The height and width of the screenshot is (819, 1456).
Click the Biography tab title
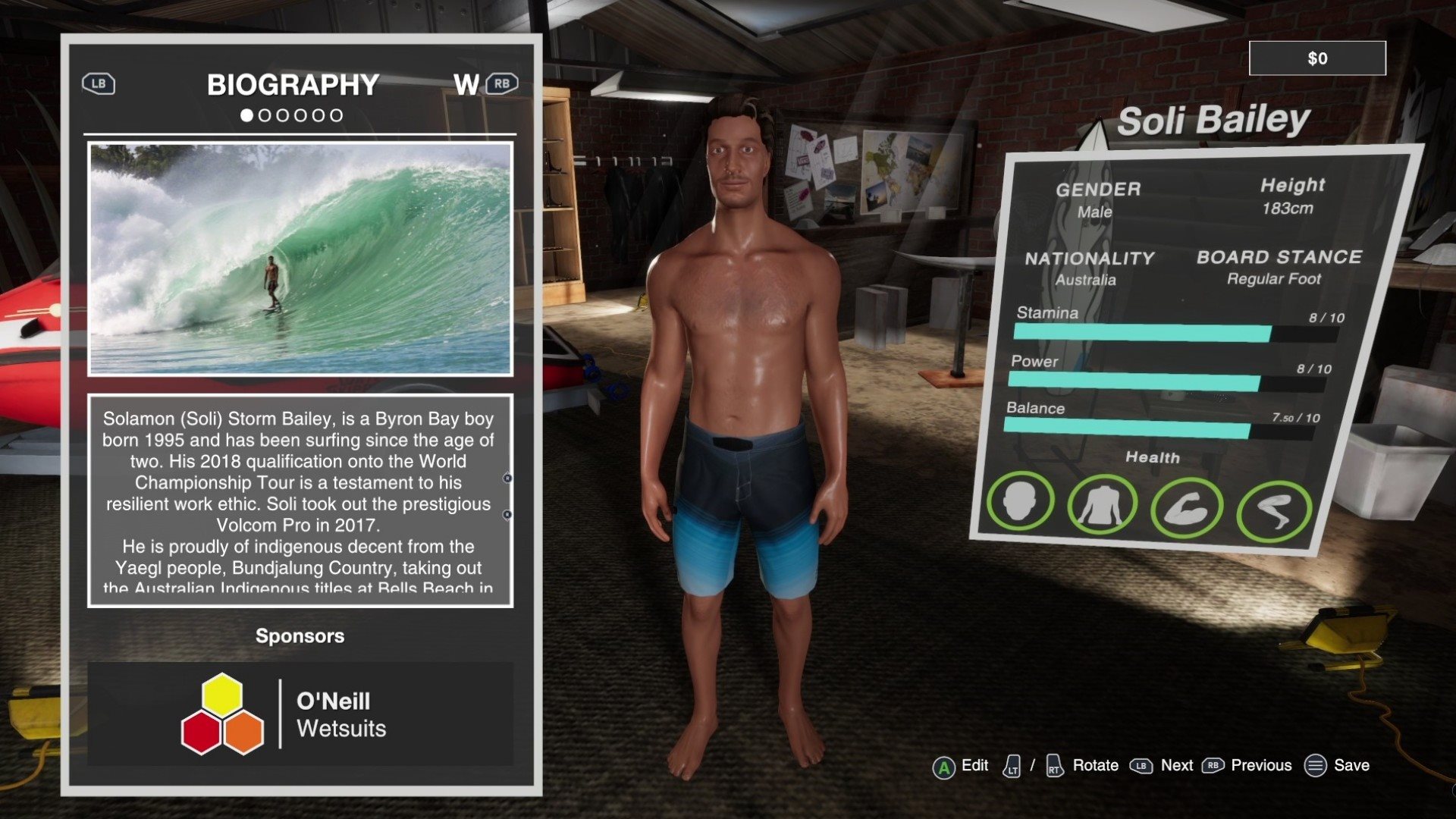click(293, 85)
